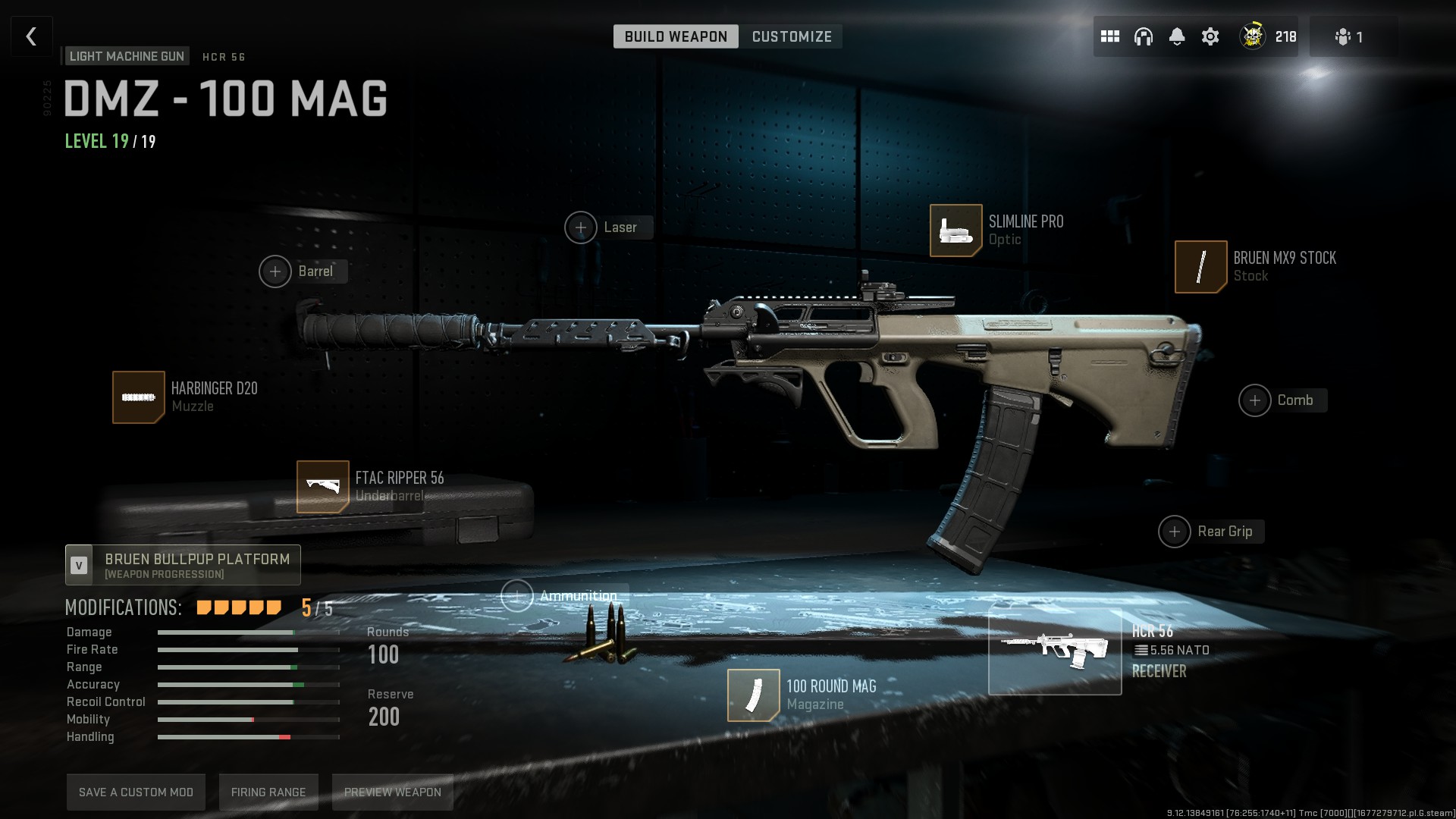The image size is (1456, 819).
Task: Go back with the top-left arrow
Action: 31,36
